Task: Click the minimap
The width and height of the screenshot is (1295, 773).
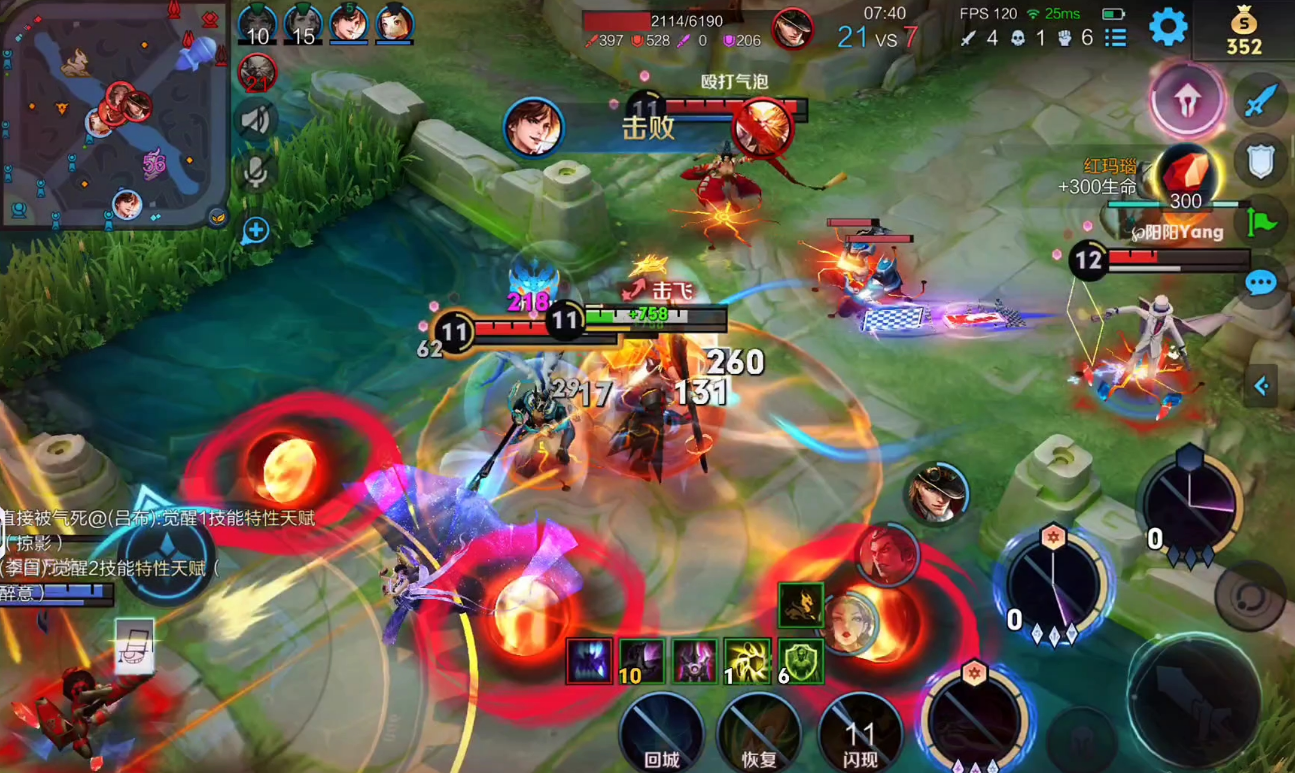Action: tap(114, 114)
